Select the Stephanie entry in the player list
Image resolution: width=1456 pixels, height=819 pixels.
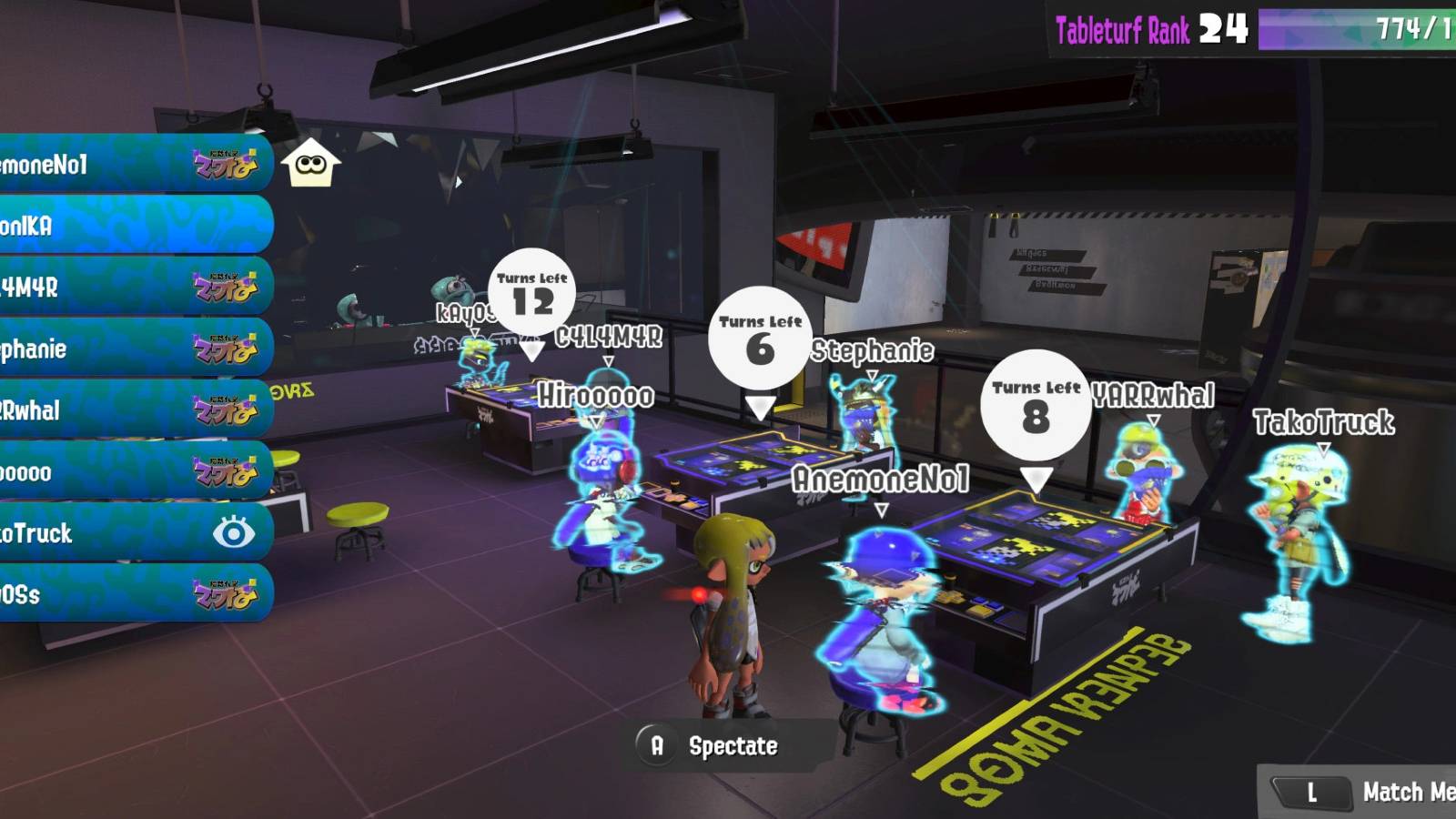pos(109,347)
